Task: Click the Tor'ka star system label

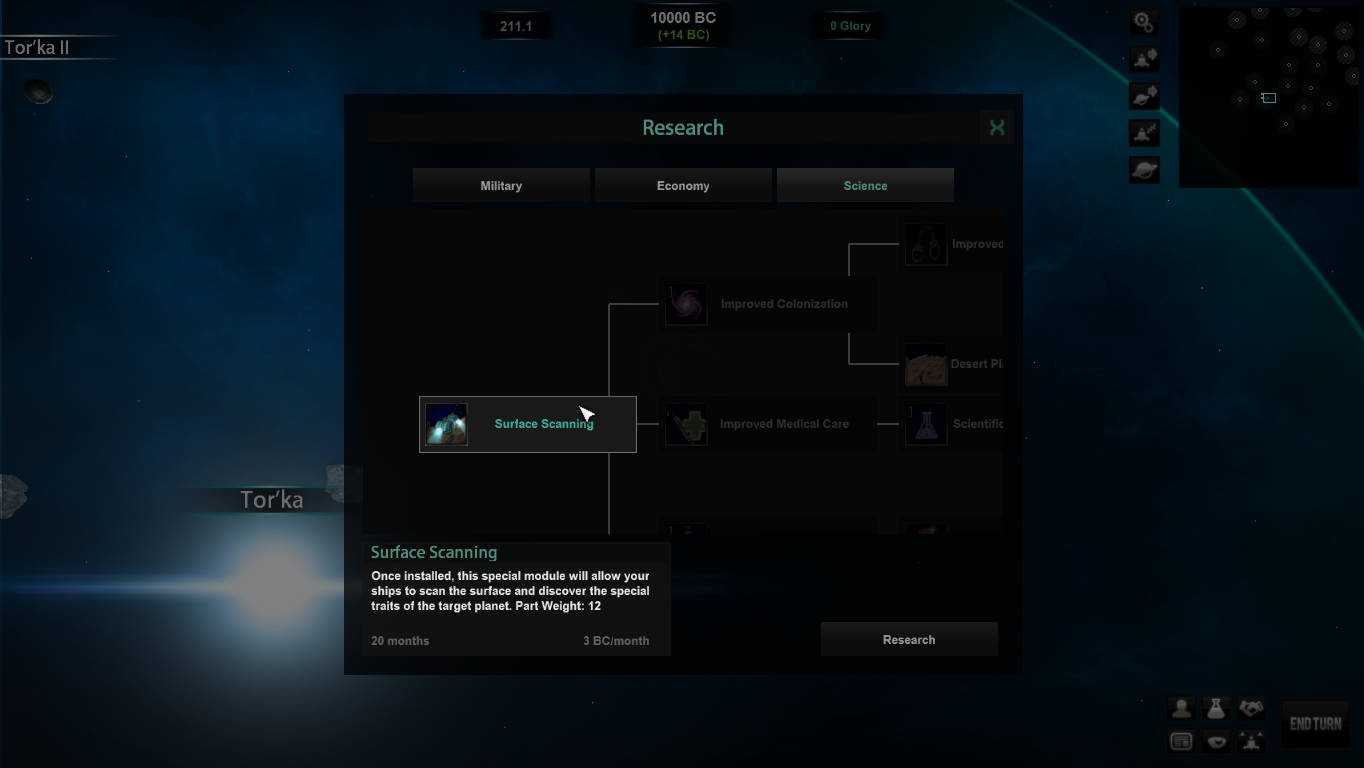Action: [x=271, y=499]
